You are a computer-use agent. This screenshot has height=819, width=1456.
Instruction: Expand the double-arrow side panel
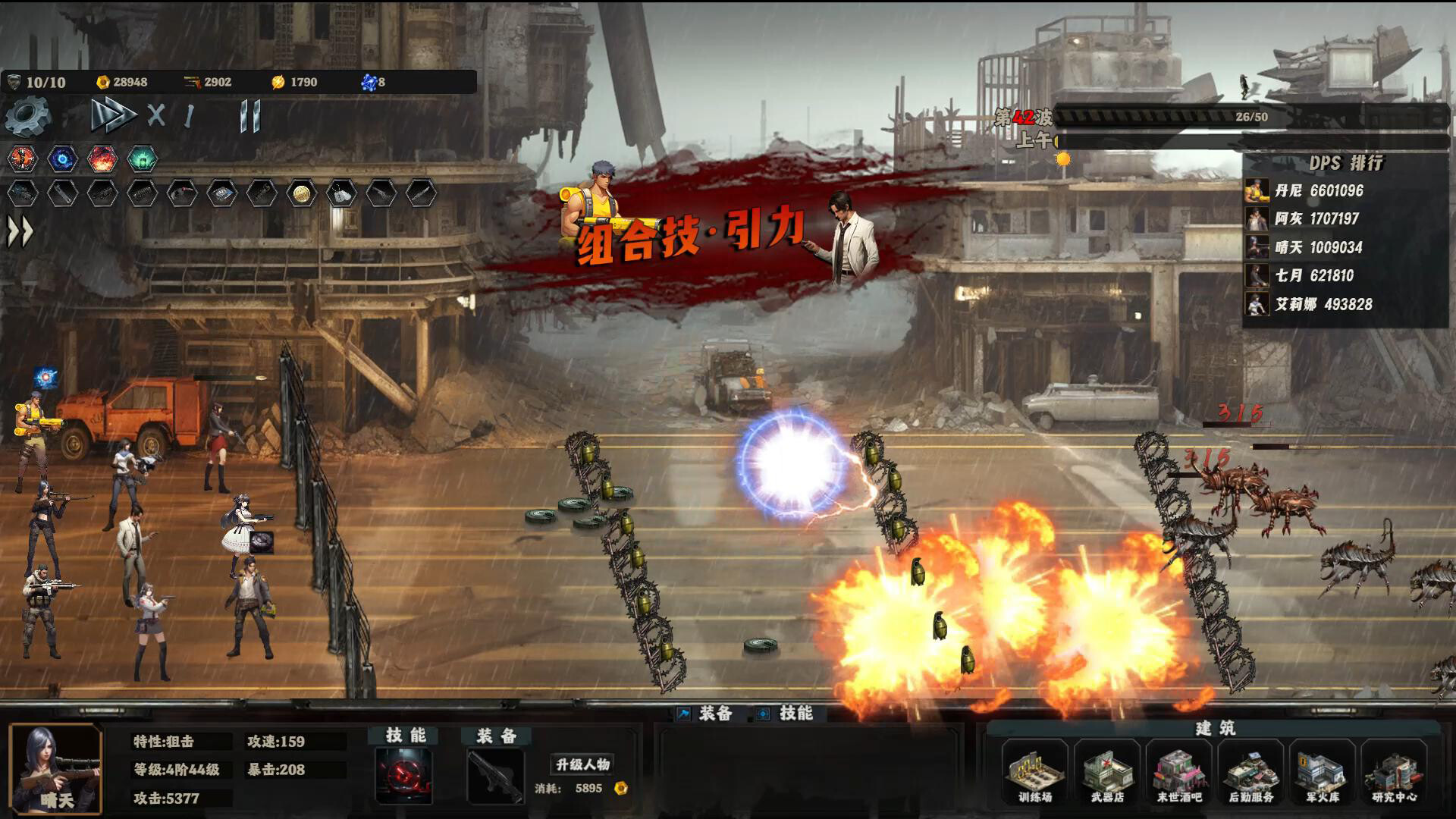(x=20, y=232)
